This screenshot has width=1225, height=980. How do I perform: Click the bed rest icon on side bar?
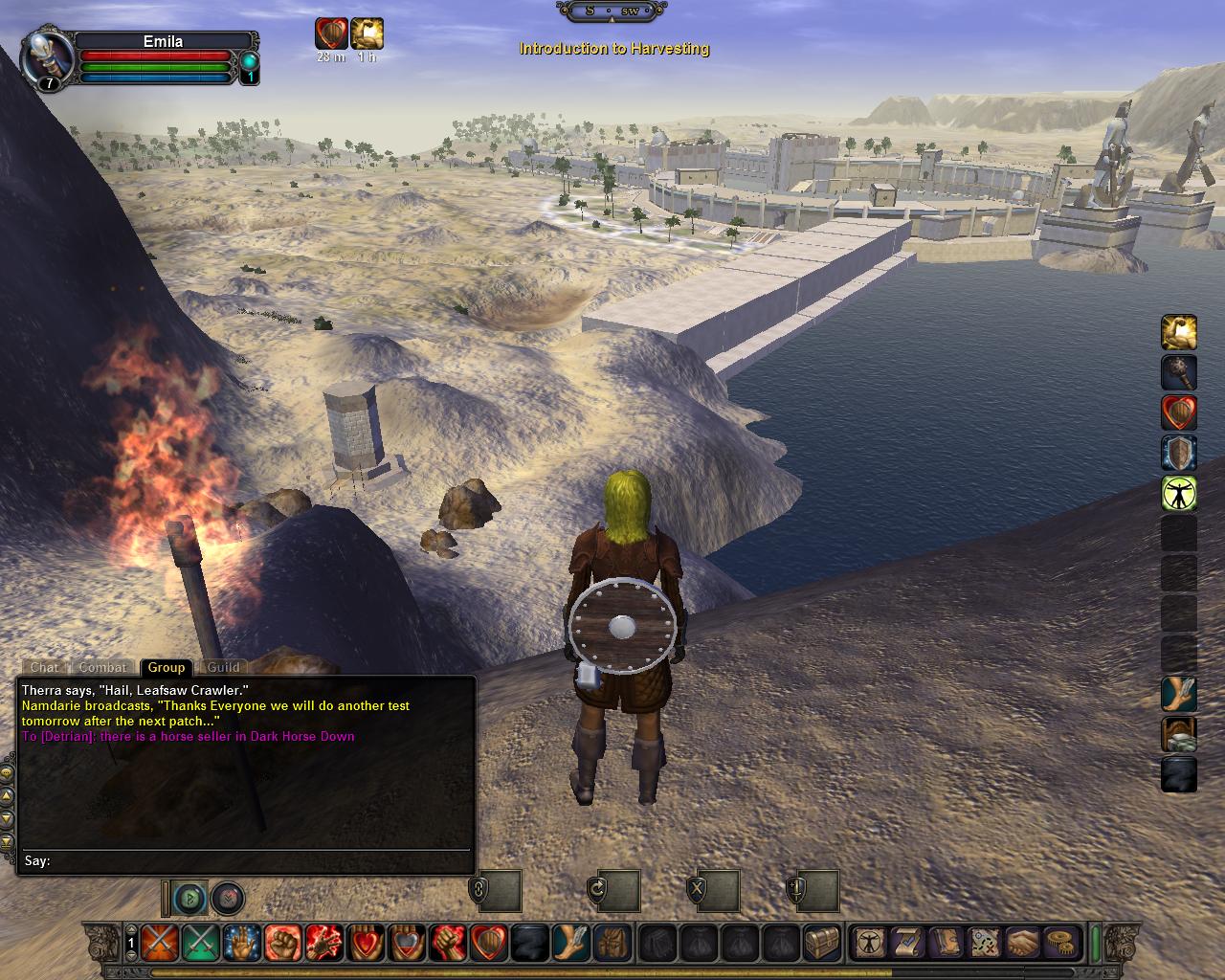[x=1179, y=734]
